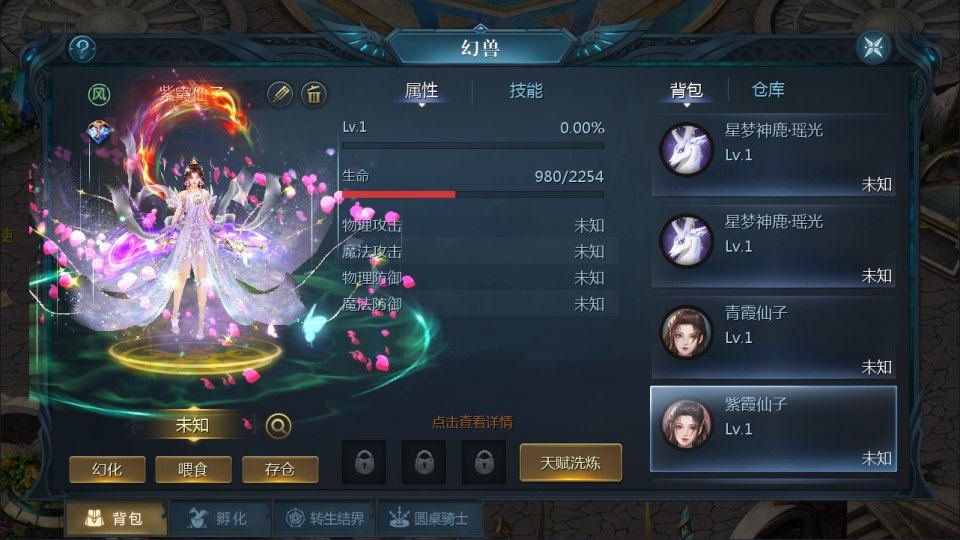The width and height of the screenshot is (960, 540).
Task: Switch to the 孵化 bottom tab
Action: (x=216, y=518)
